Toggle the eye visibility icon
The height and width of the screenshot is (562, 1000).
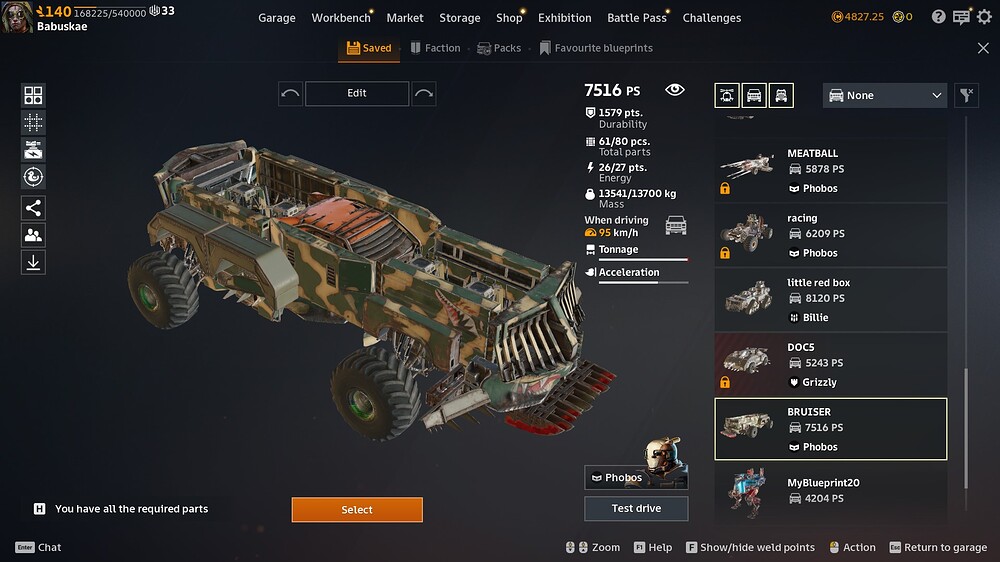pyautogui.click(x=675, y=90)
